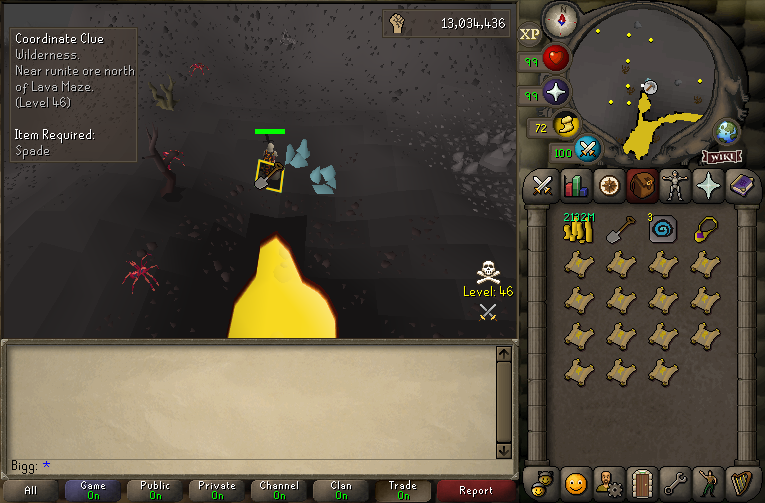765x503 pixels.
Task: Open the Combat Options tab
Action: click(x=542, y=185)
